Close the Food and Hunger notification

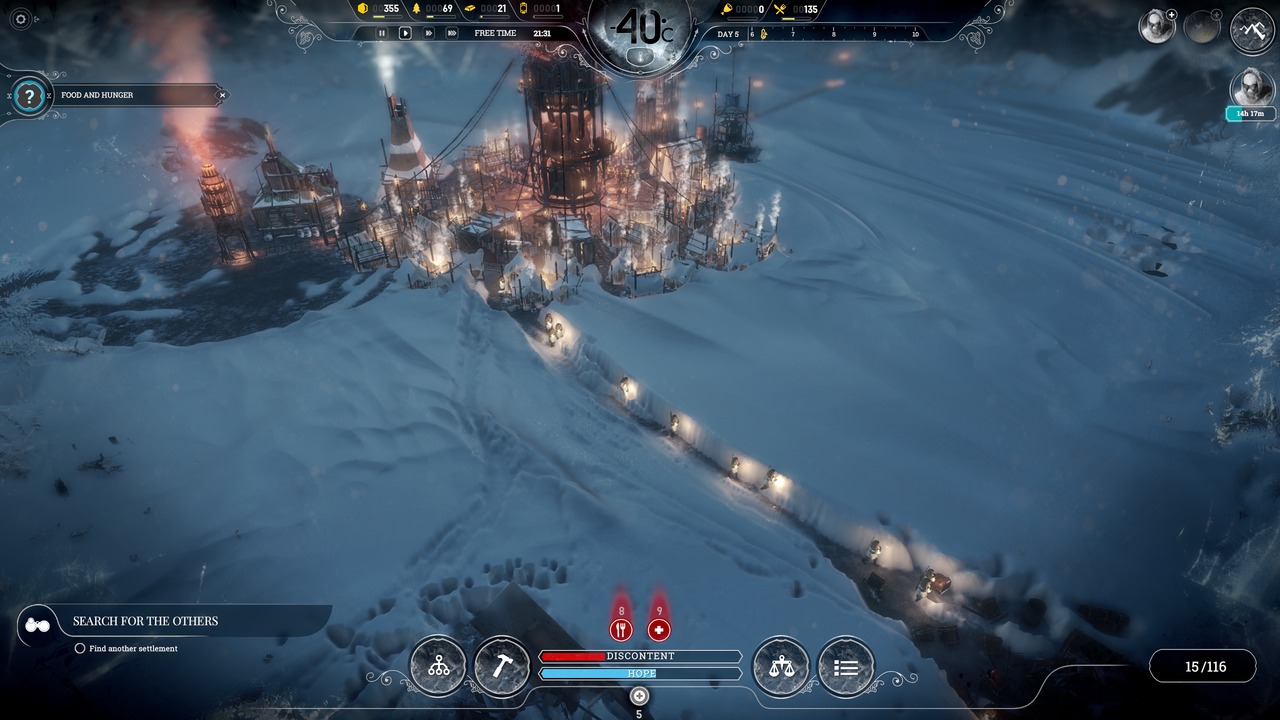[223, 95]
